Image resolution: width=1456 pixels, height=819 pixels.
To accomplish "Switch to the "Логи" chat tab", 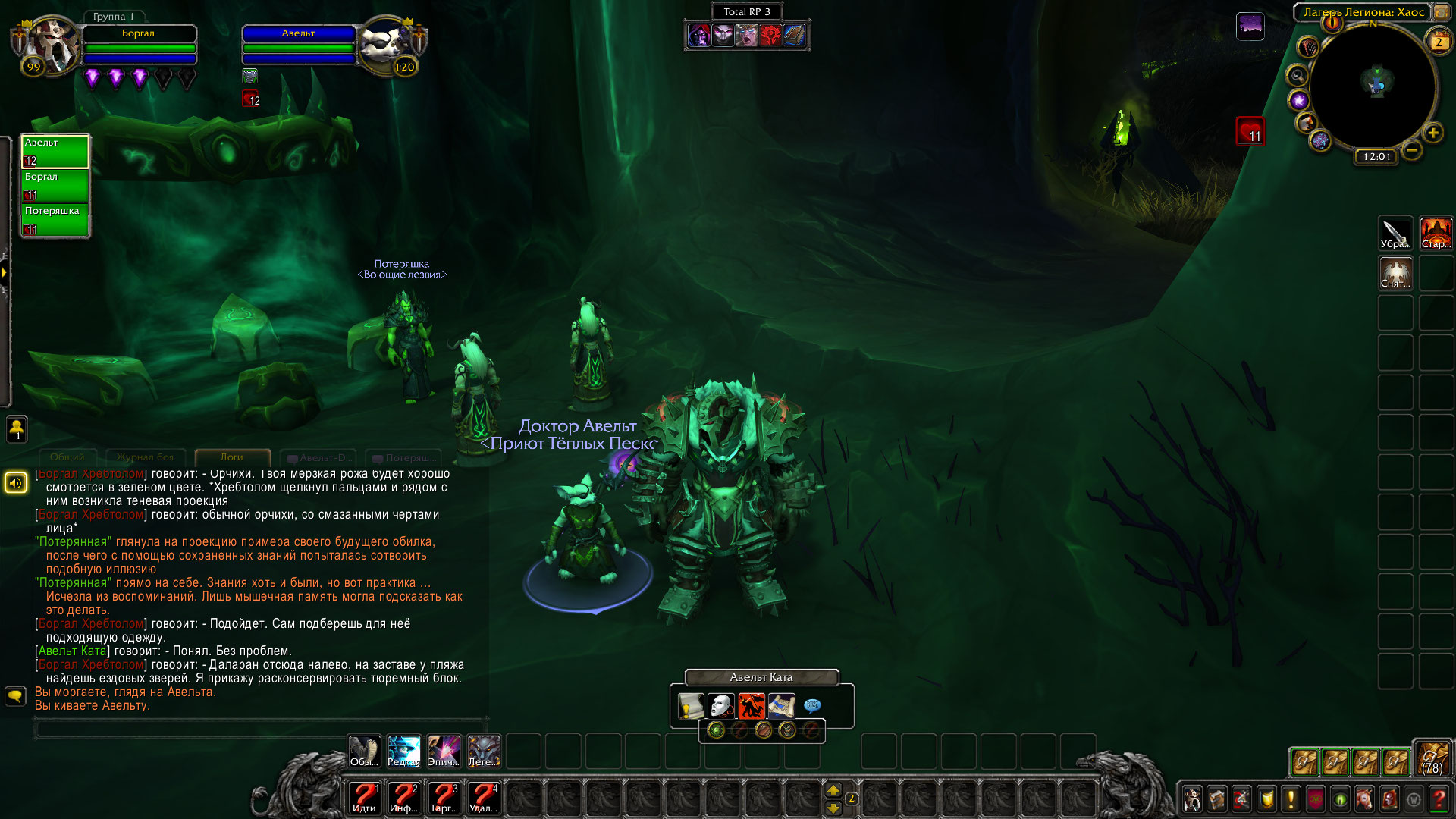I will click(232, 457).
